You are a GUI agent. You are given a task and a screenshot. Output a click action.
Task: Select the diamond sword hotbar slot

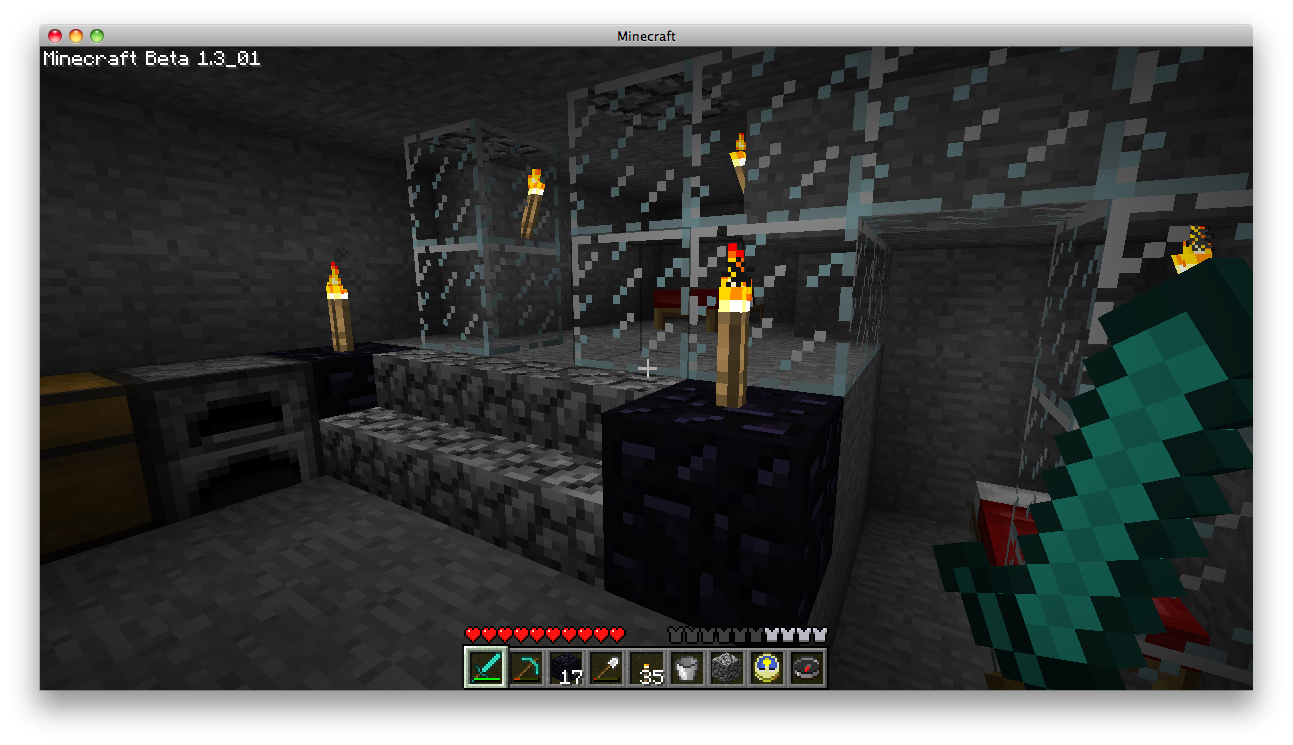(486, 667)
